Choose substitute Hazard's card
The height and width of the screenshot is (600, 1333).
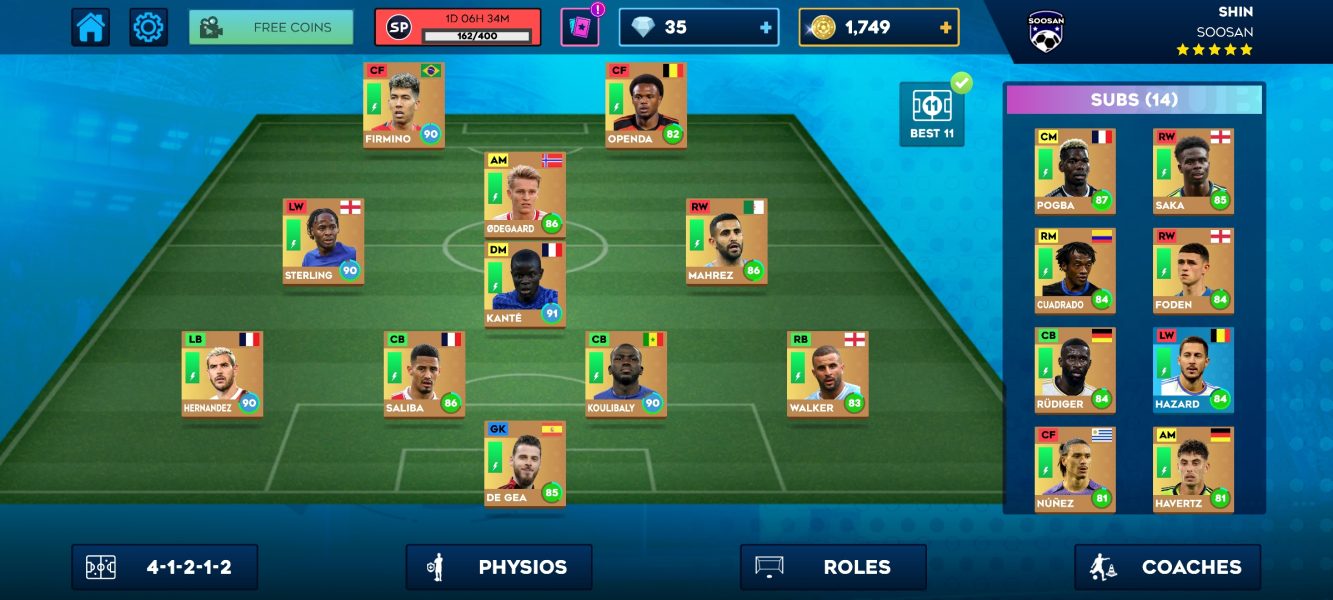1193,370
